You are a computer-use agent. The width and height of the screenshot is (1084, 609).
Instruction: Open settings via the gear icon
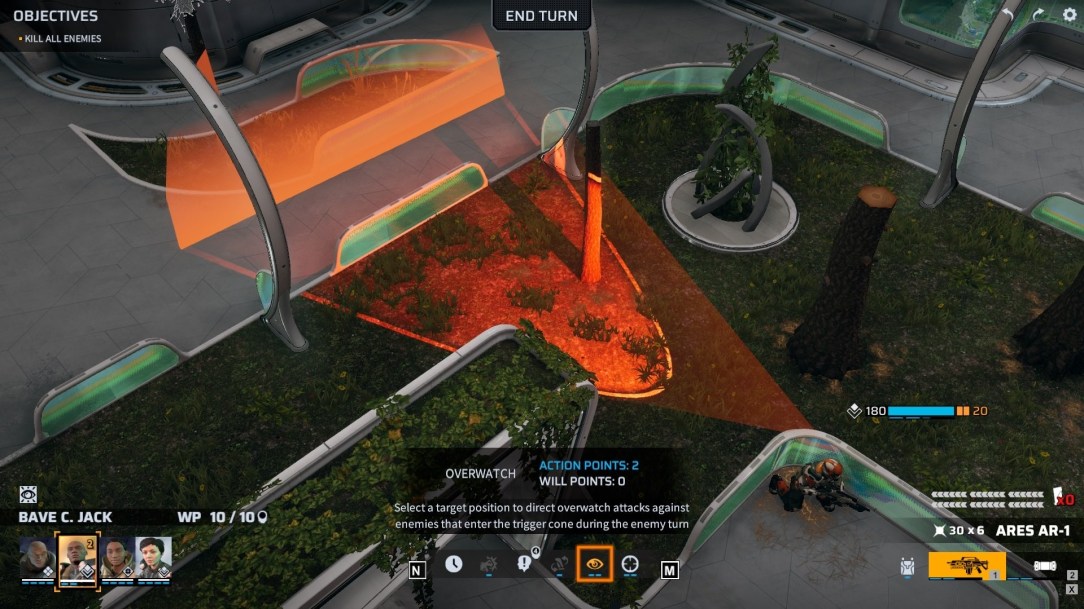point(1069,15)
